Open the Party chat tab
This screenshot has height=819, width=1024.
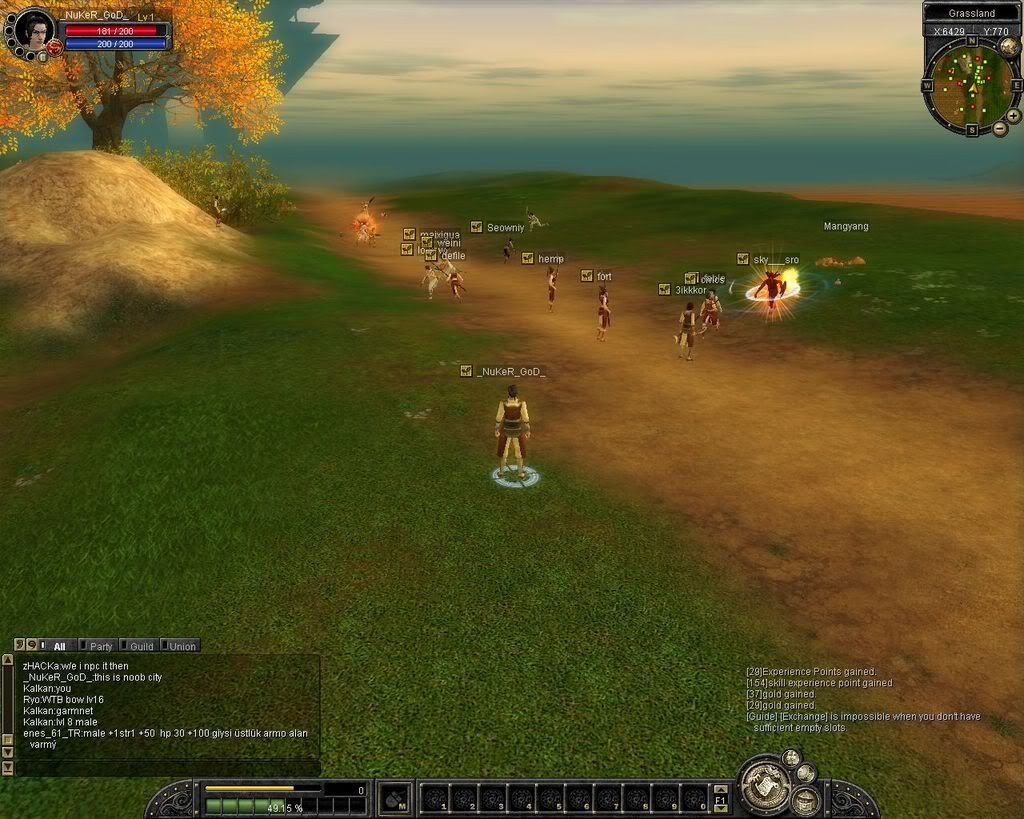pyautogui.click(x=98, y=646)
